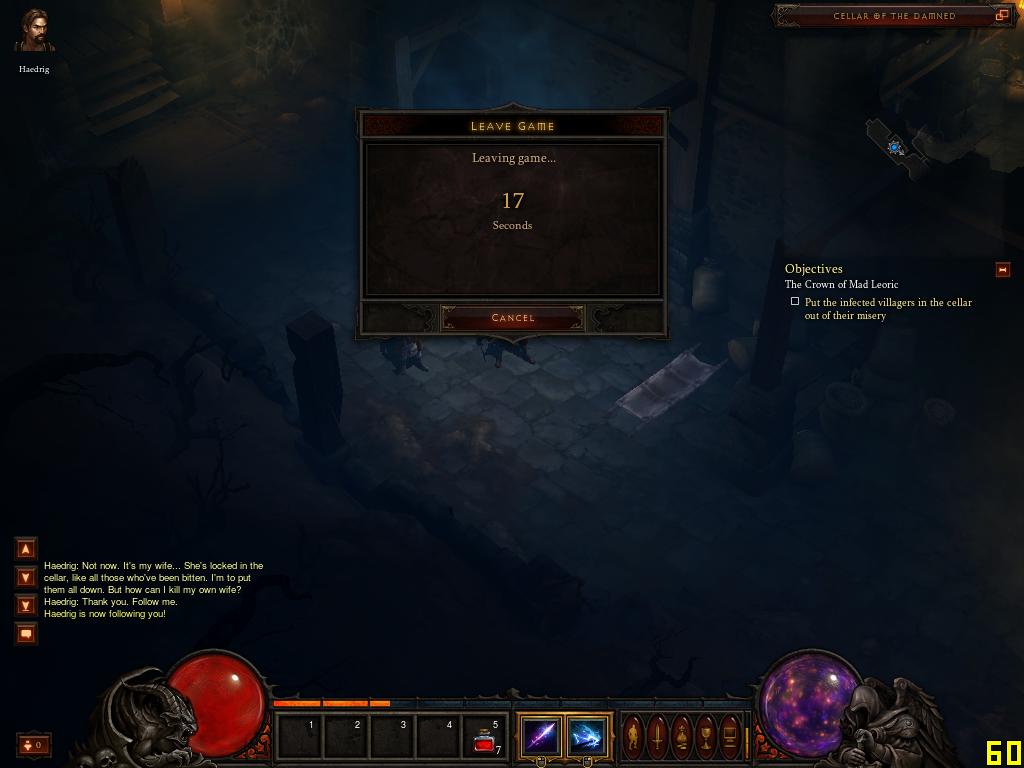Open the character figure menu button

[633, 736]
